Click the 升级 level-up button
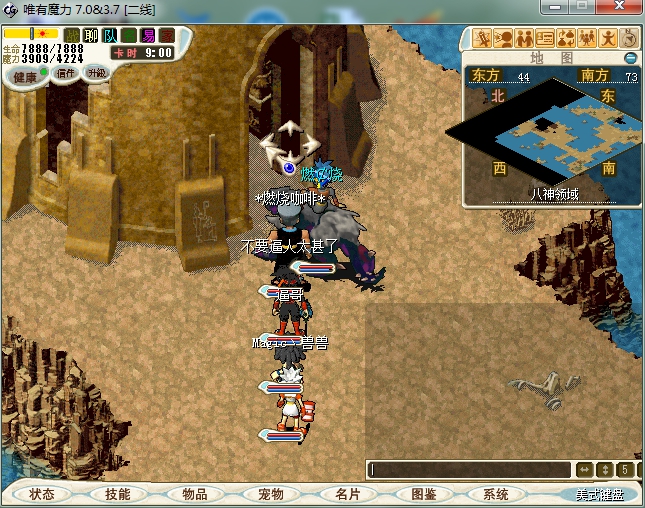 point(97,73)
